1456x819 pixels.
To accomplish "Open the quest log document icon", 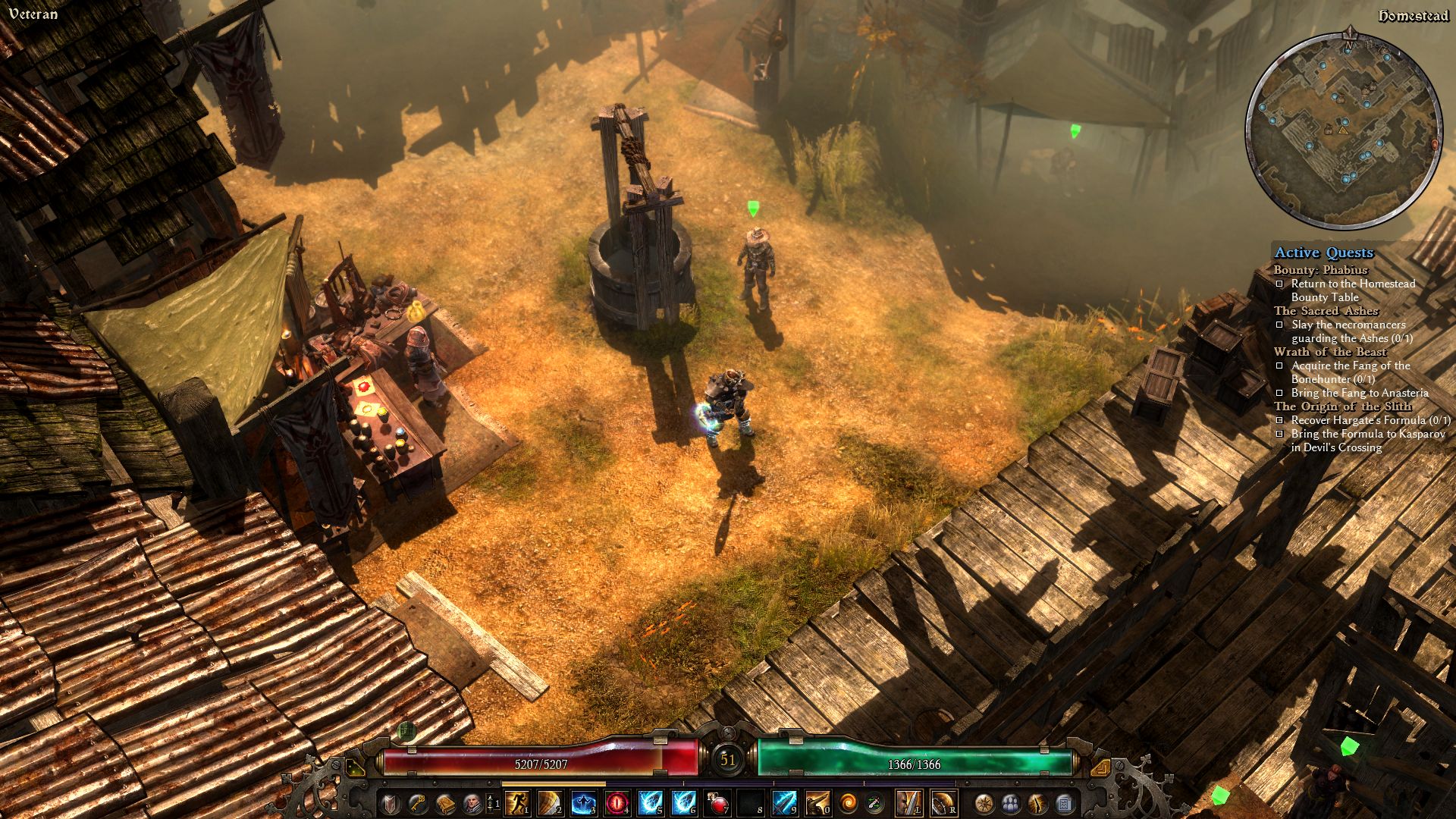I will click(1064, 802).
